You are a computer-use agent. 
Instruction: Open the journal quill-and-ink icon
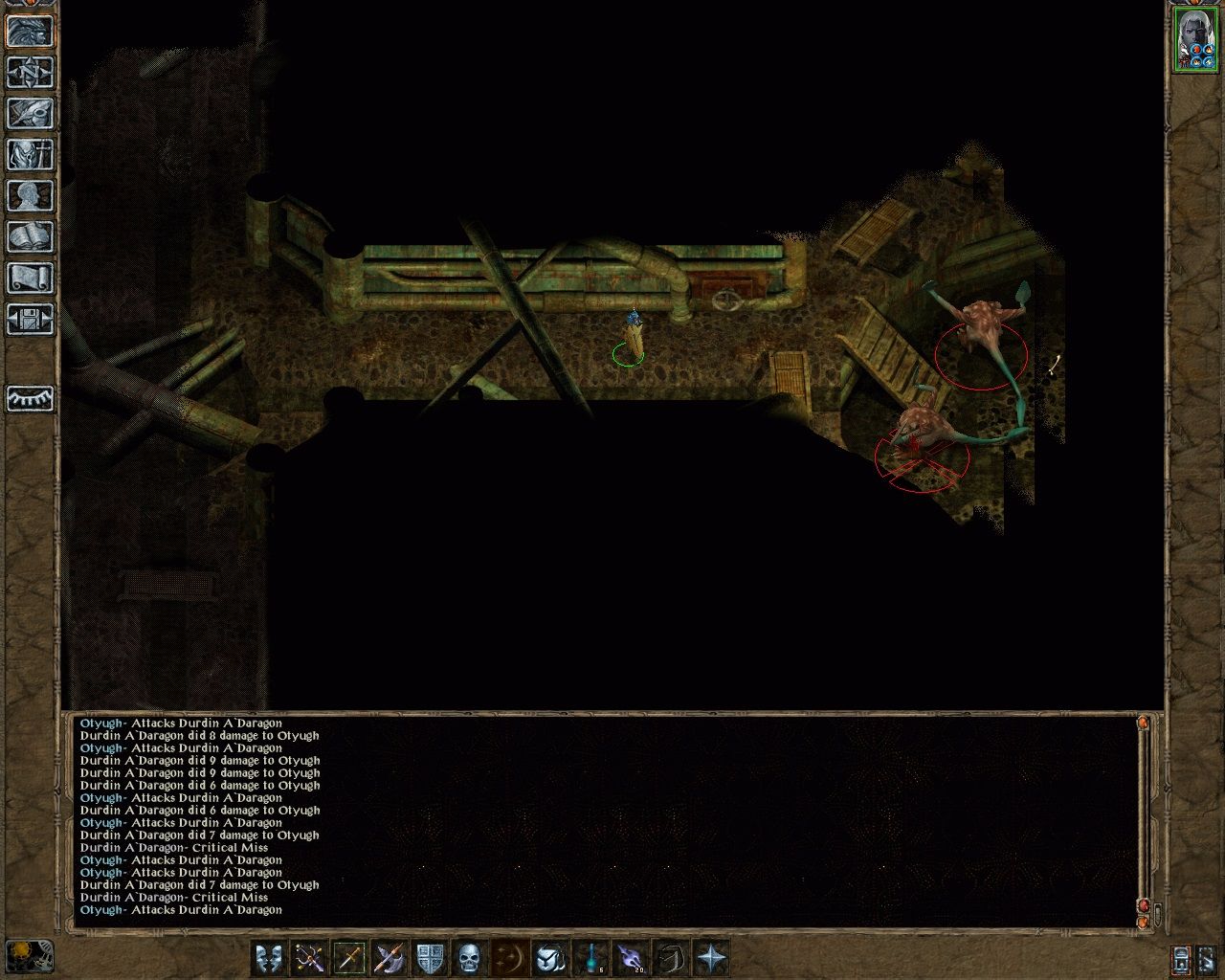29,113
